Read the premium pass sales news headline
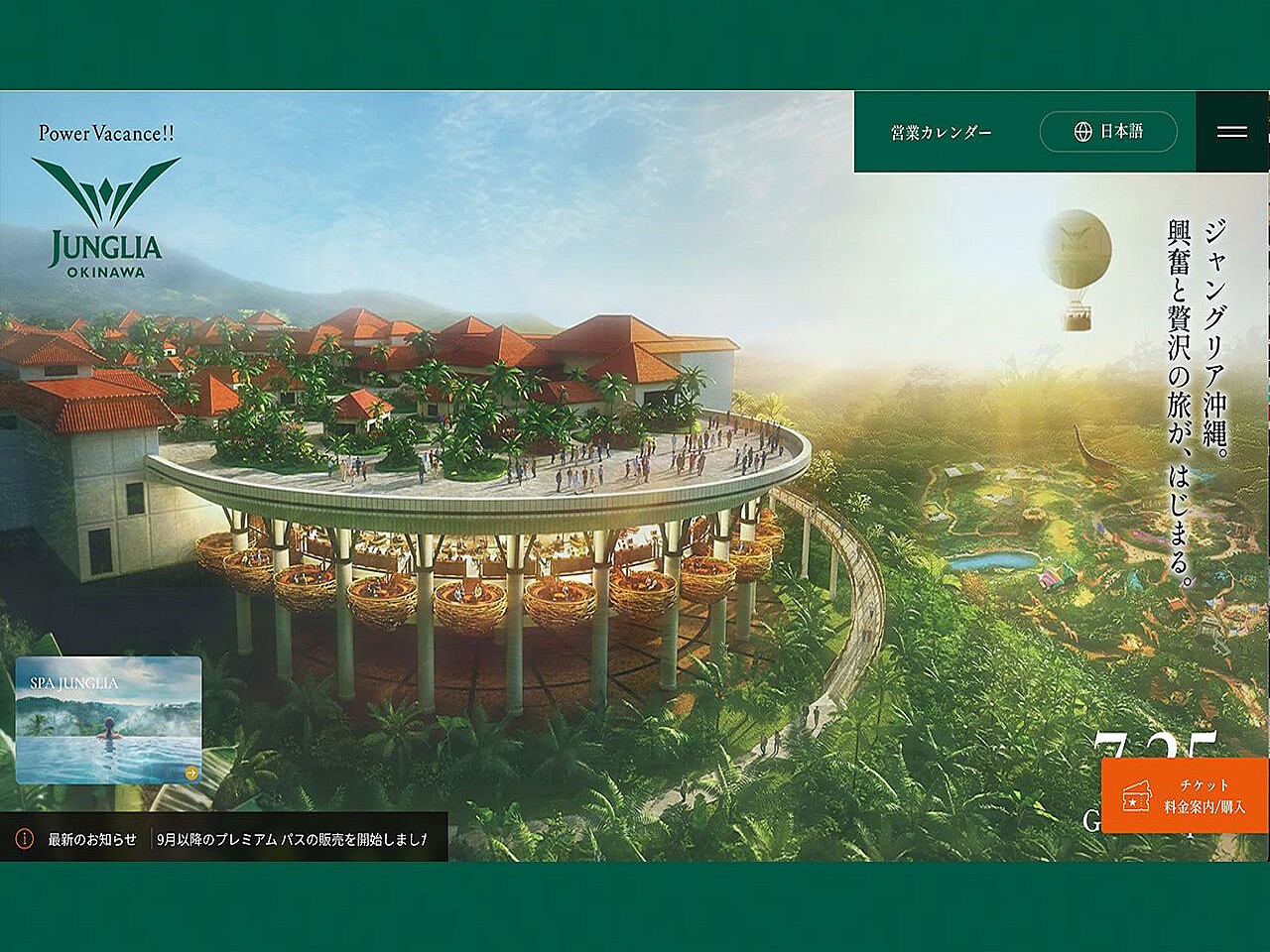The width and height of the screenshot is (1270, 952). [x=292, y=839]
